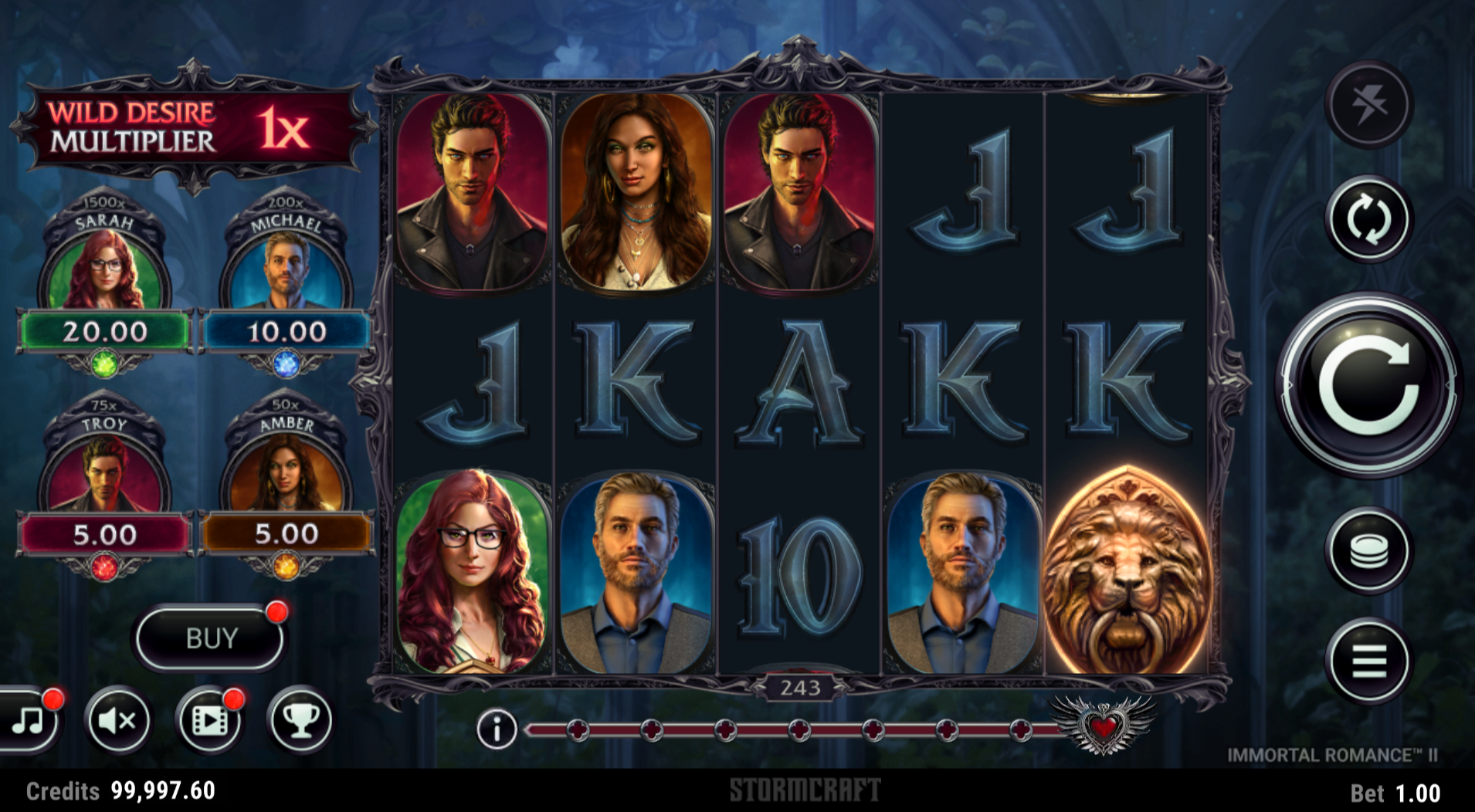Open the hamburger menu
The height and width of the screenshot is (812, 1475).
1368,661
